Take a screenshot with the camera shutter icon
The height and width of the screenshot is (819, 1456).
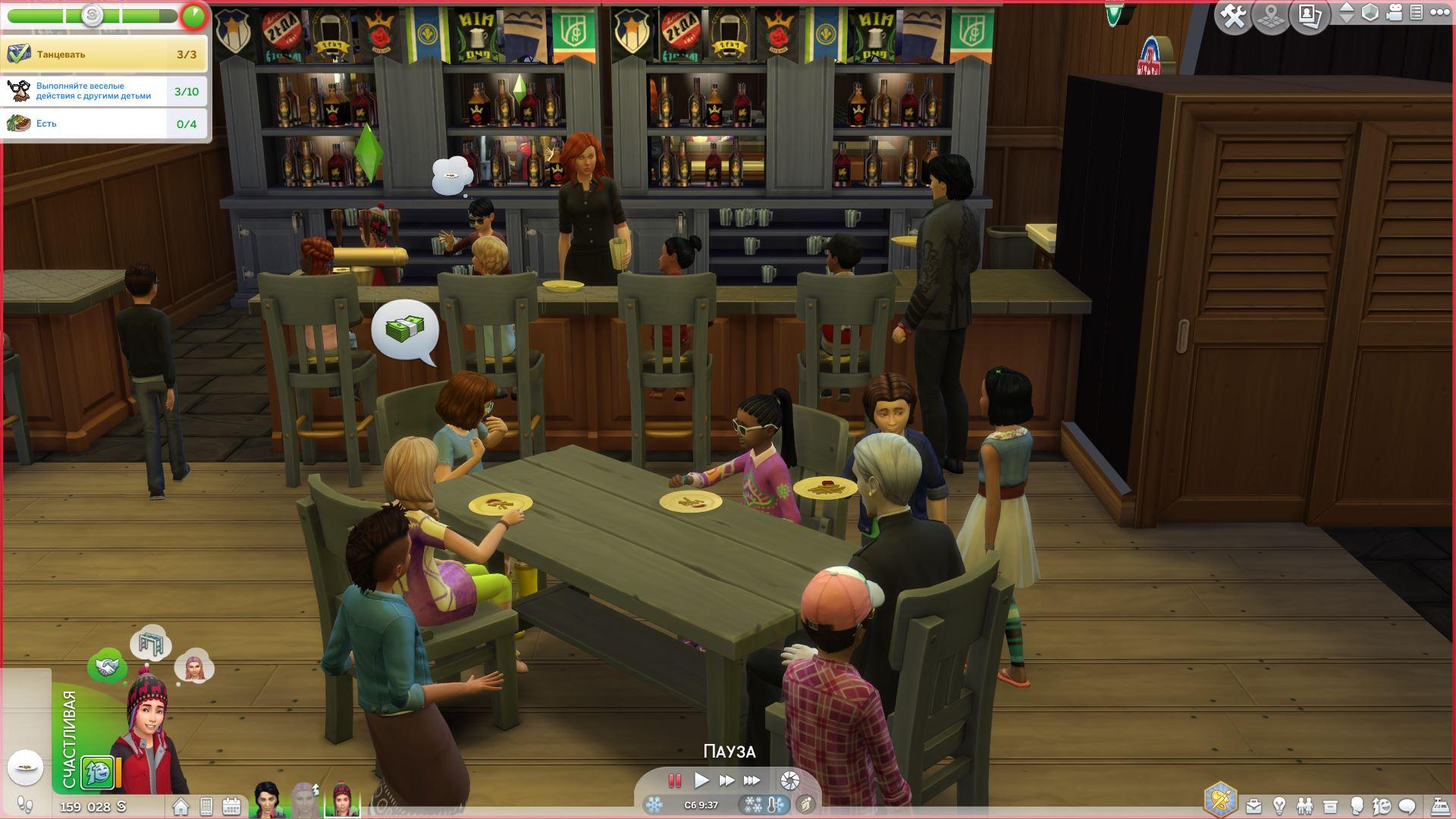pyautogui.click(x=789, y=780)
